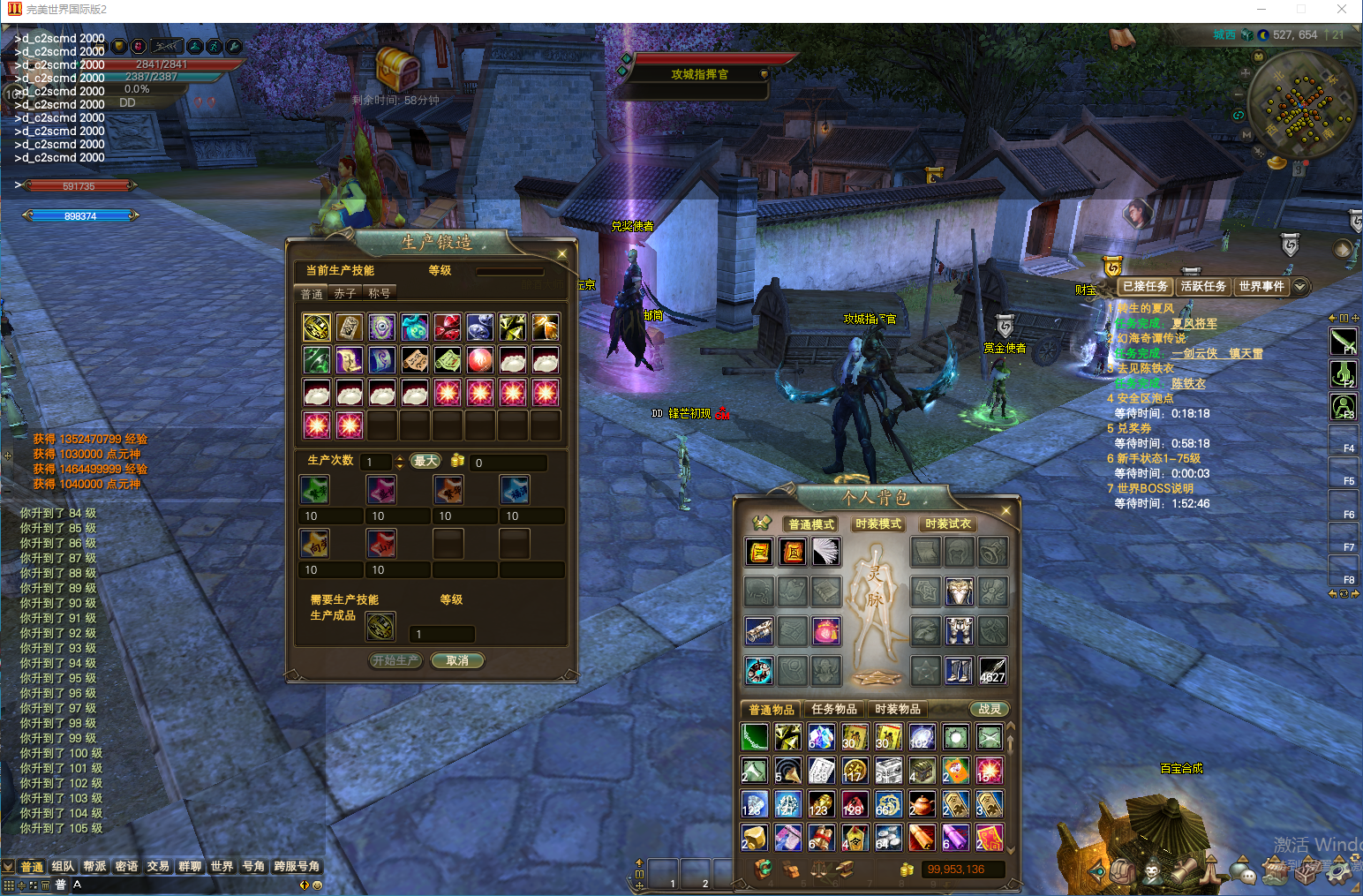Open the 时装试衣 fitting tab
Screen dimensions: 1363x896
[x=948, y=524]
